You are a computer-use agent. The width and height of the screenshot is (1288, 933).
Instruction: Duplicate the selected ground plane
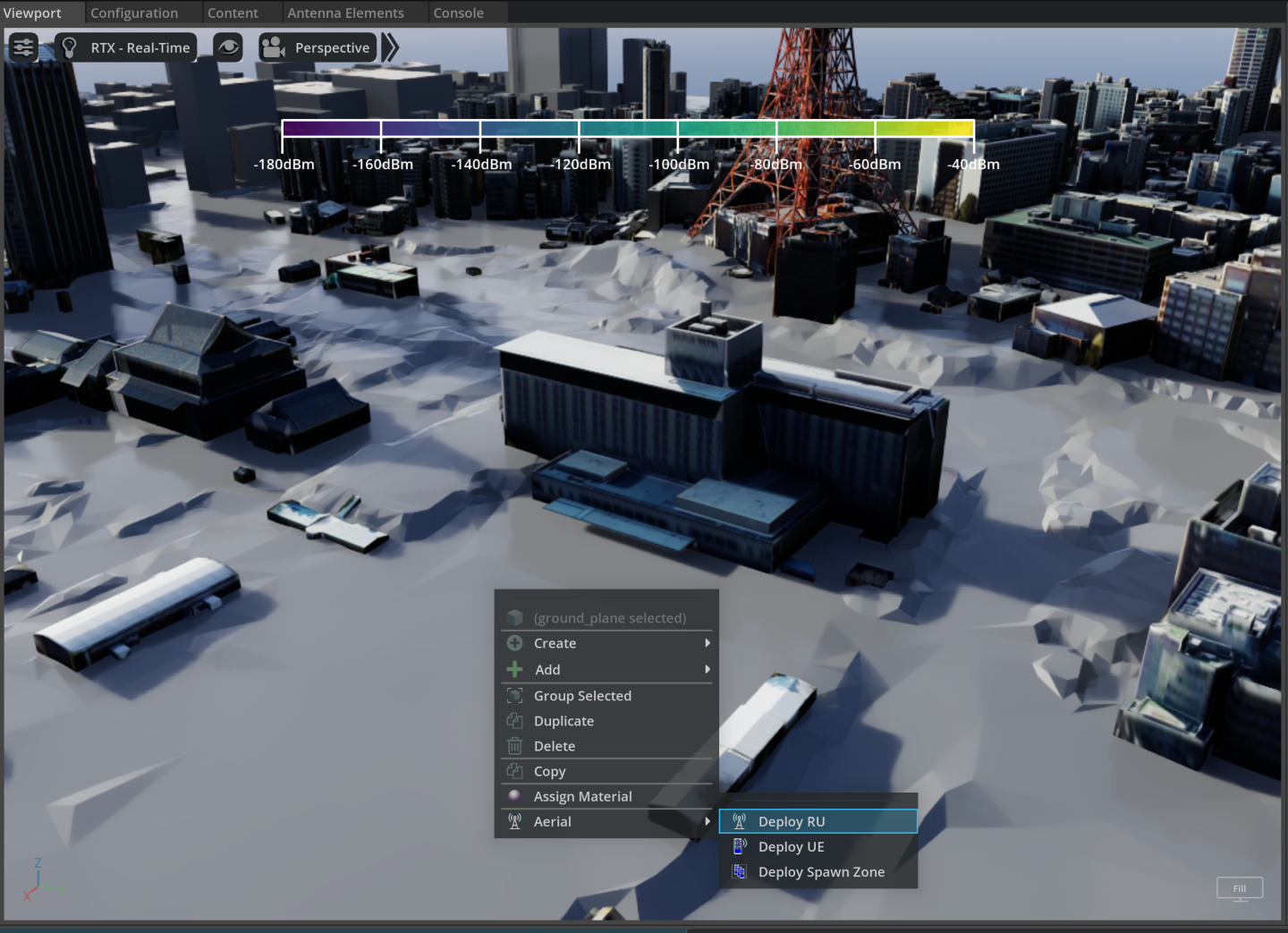tap(563, 721)
